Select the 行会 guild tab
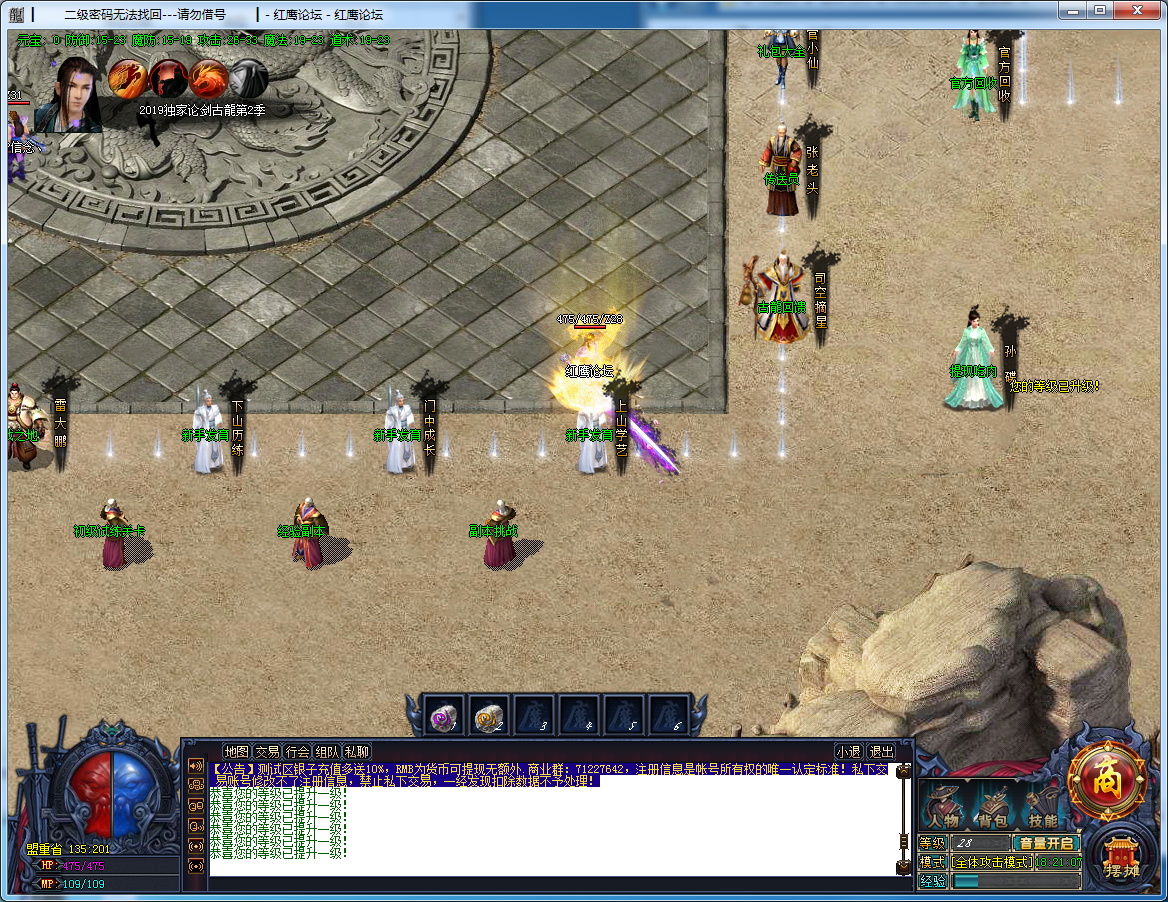 (297, 752)
